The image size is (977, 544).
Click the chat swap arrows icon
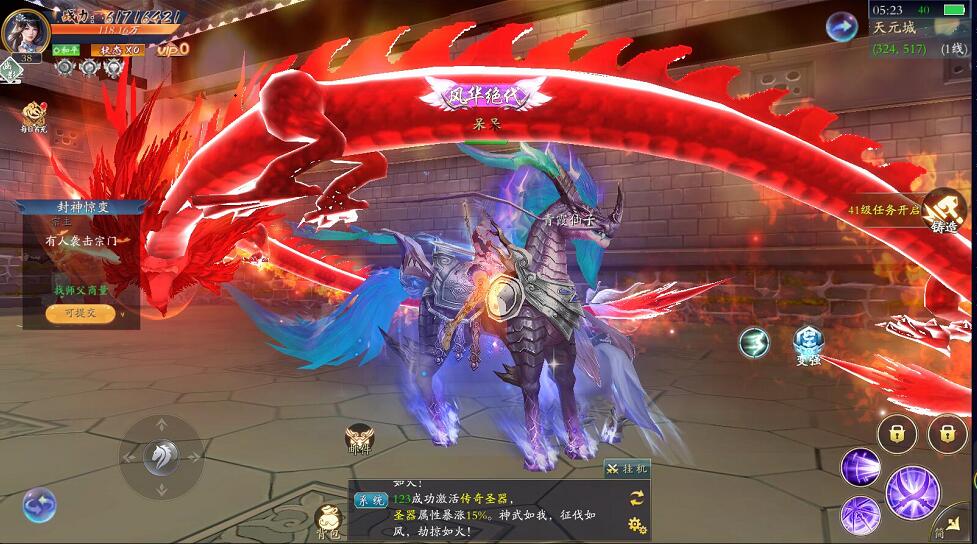pos(636,497)
